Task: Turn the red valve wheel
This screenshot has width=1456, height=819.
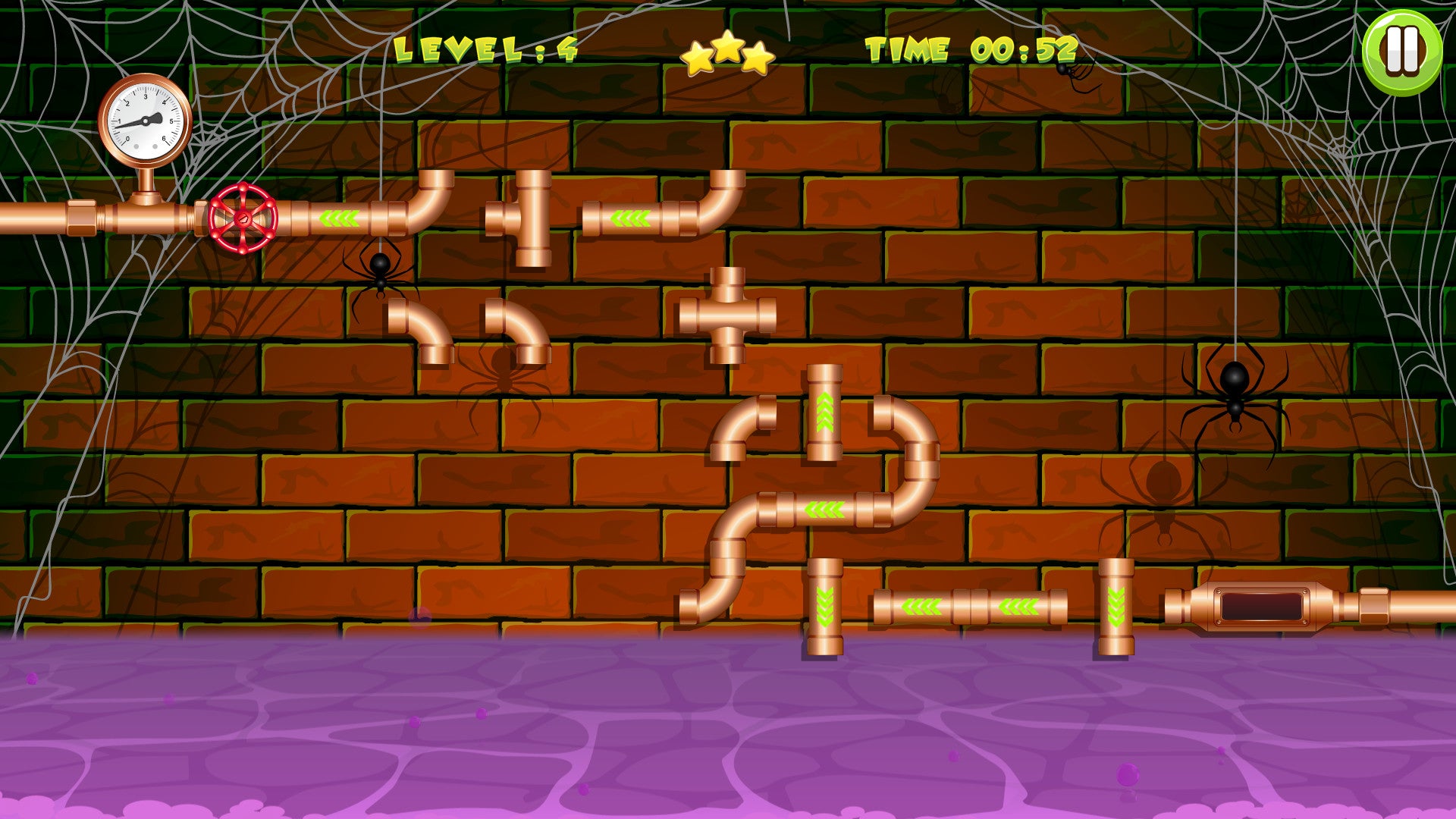Action: point(243,218)
